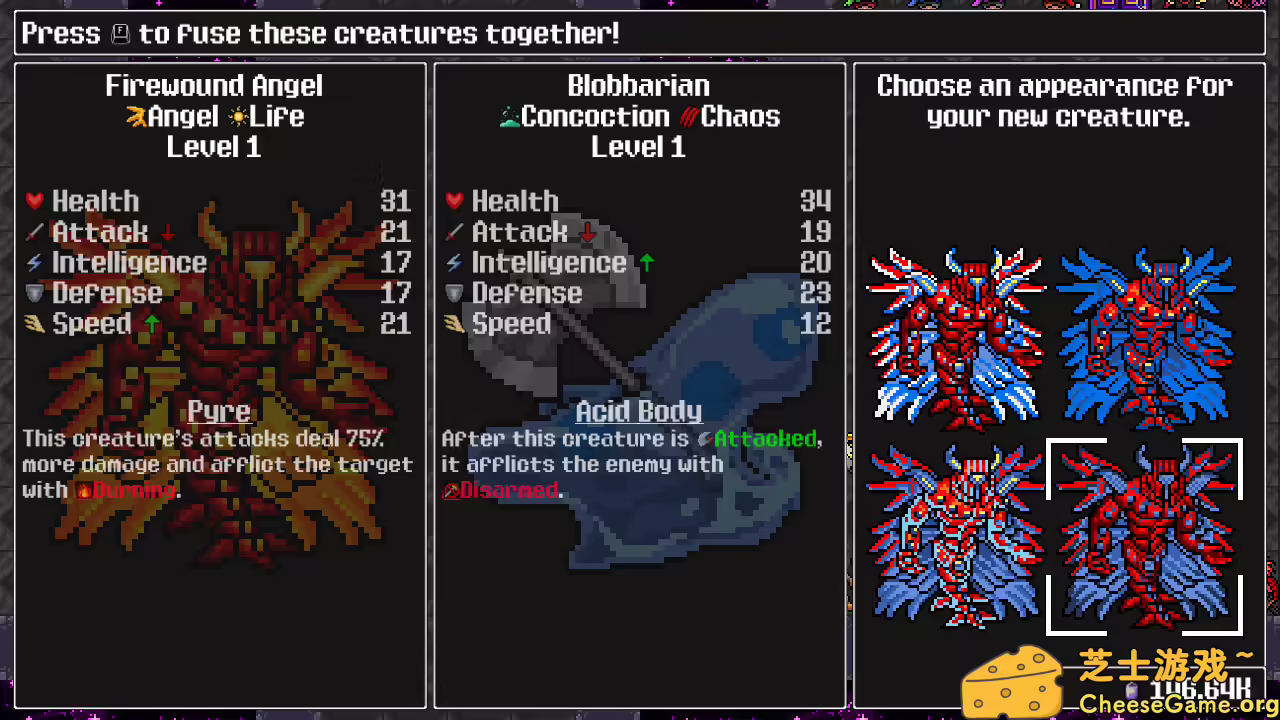Viewport: 1280px width, 720px height.
Task: Click the Life class icon on the left panel
Action: [x=239, y=116]
